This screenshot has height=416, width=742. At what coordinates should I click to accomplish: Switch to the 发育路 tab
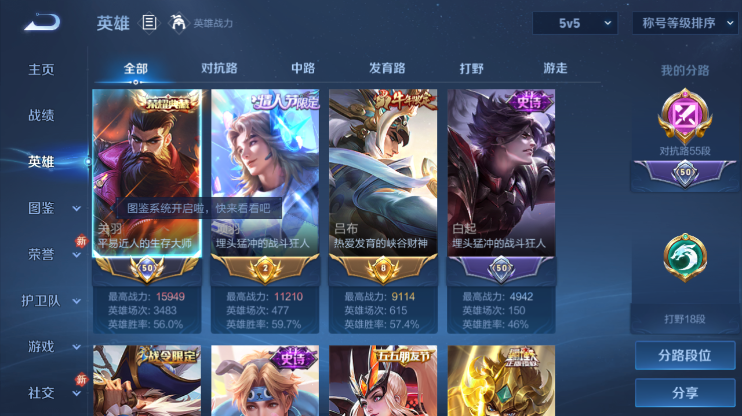(387, 69)
